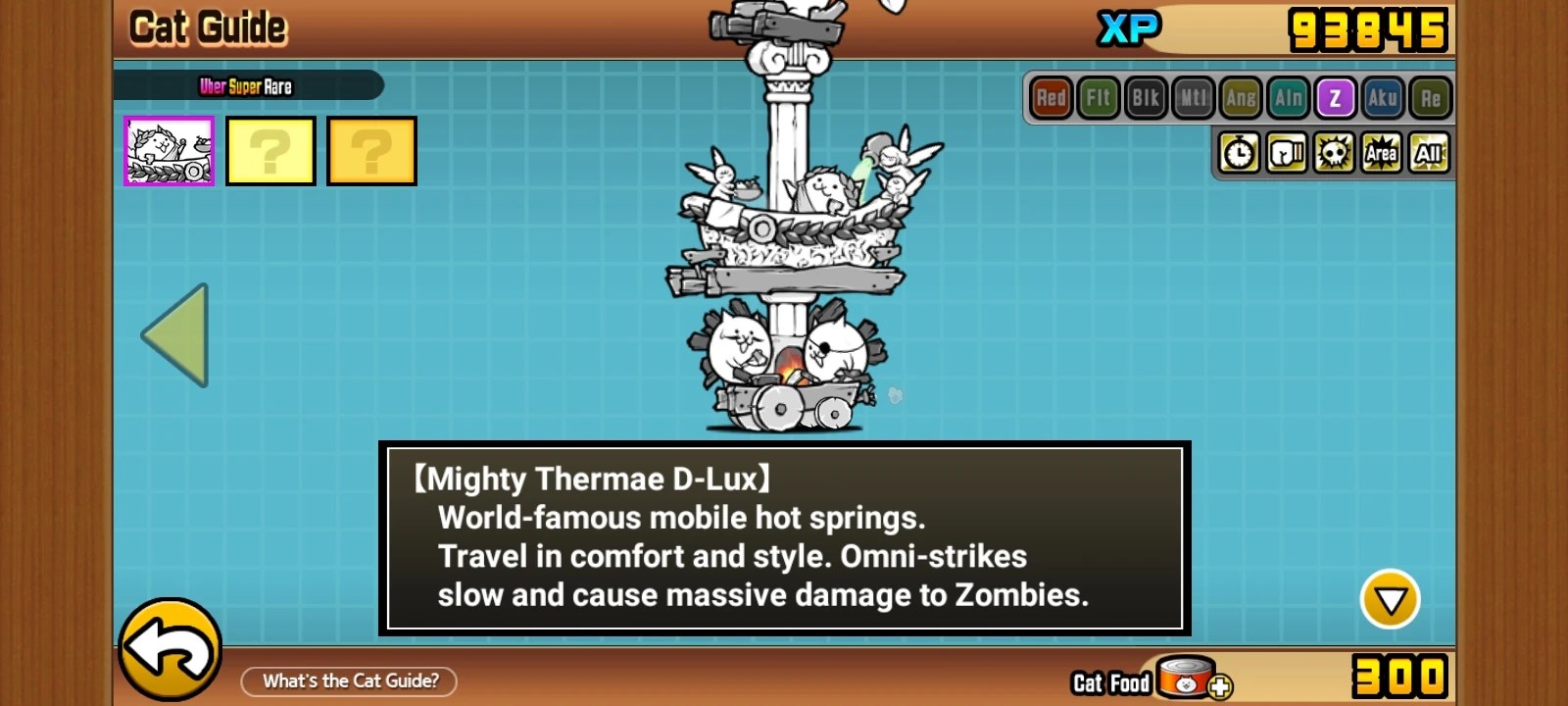Click the stopwatch attack-speed filter icon
The image size is (1568, 706).
1240,153
